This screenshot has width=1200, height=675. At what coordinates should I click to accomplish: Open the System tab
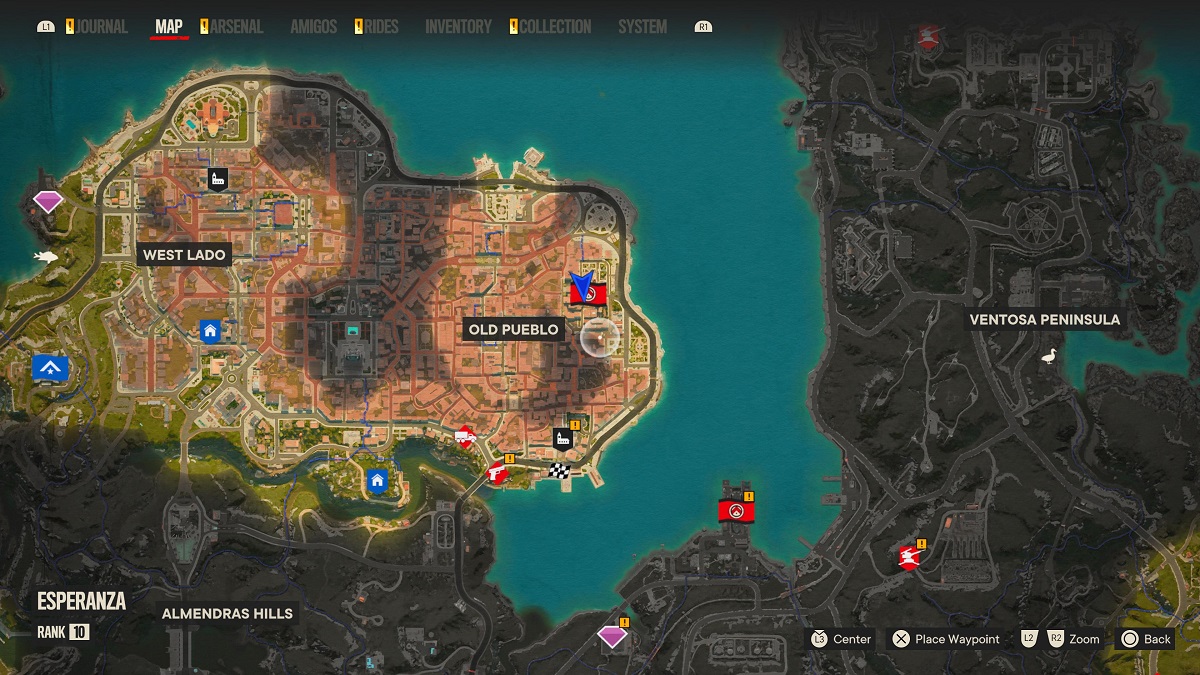coord(642,27)
